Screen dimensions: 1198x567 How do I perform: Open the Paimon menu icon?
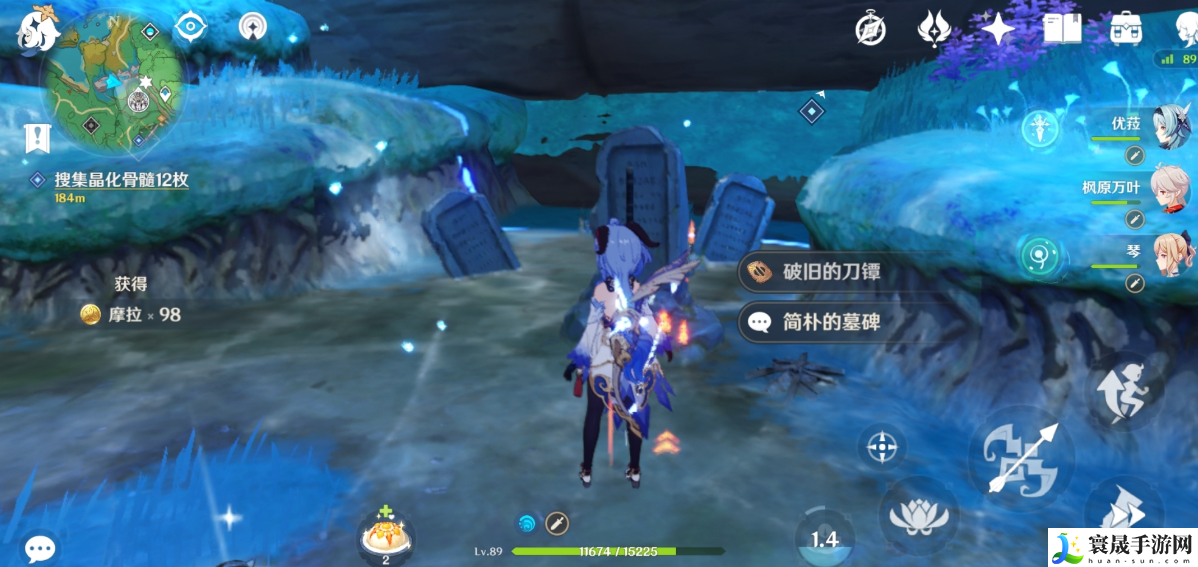pyautogui.click(x=37, y=27)
